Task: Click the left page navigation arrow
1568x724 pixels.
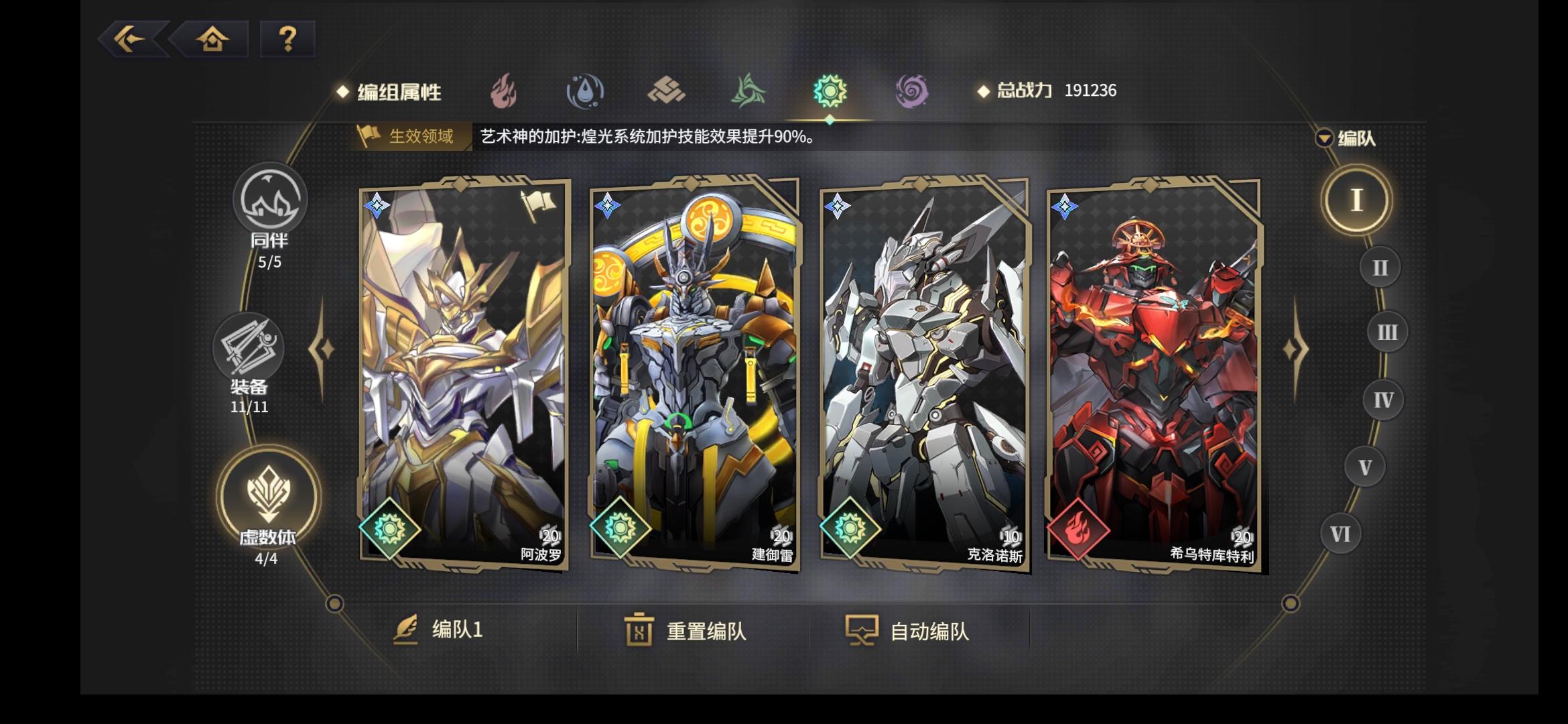Action: click(324, 349)
